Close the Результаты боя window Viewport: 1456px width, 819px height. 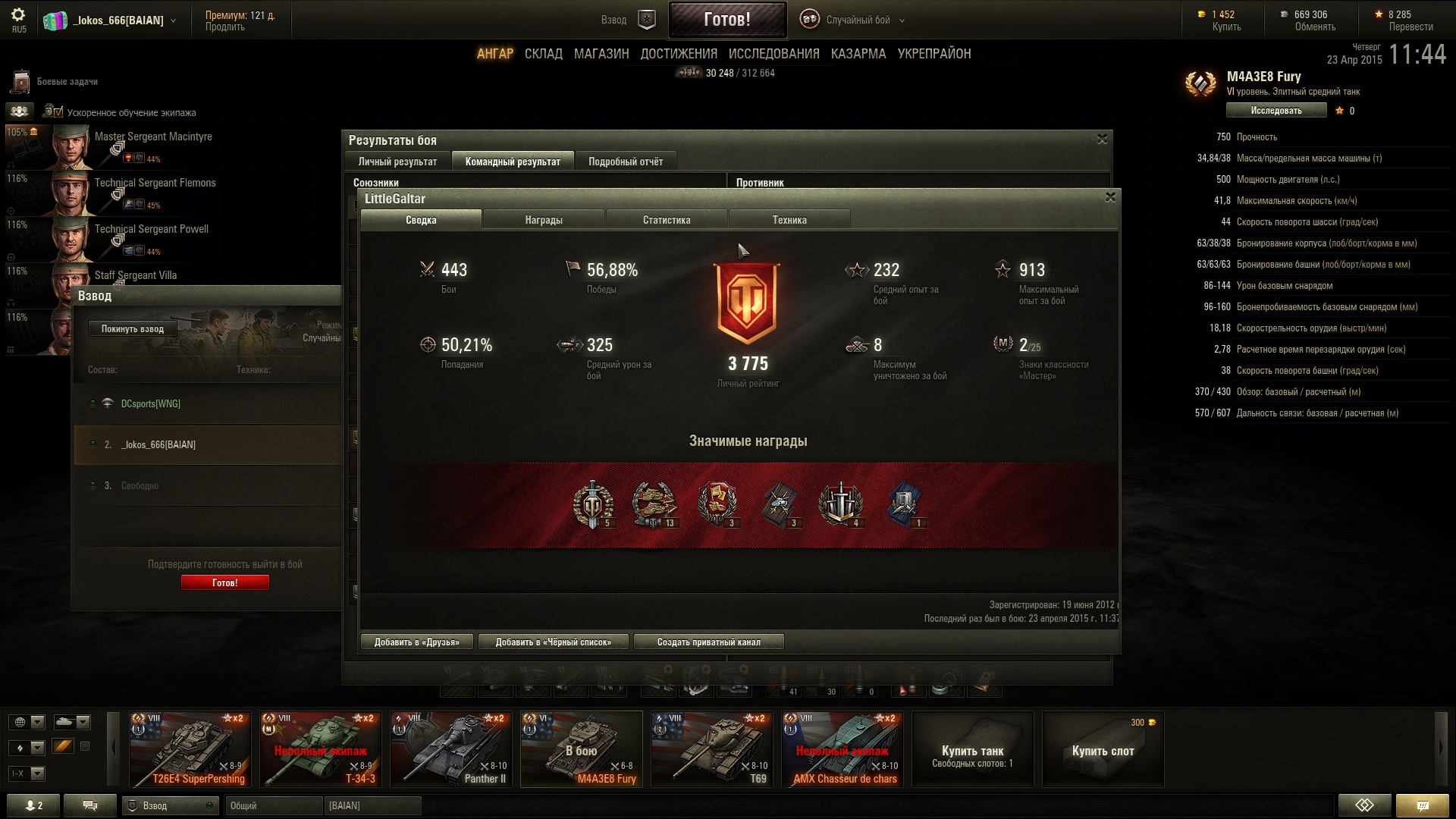pyautogui.click(x=1102, y=139)
